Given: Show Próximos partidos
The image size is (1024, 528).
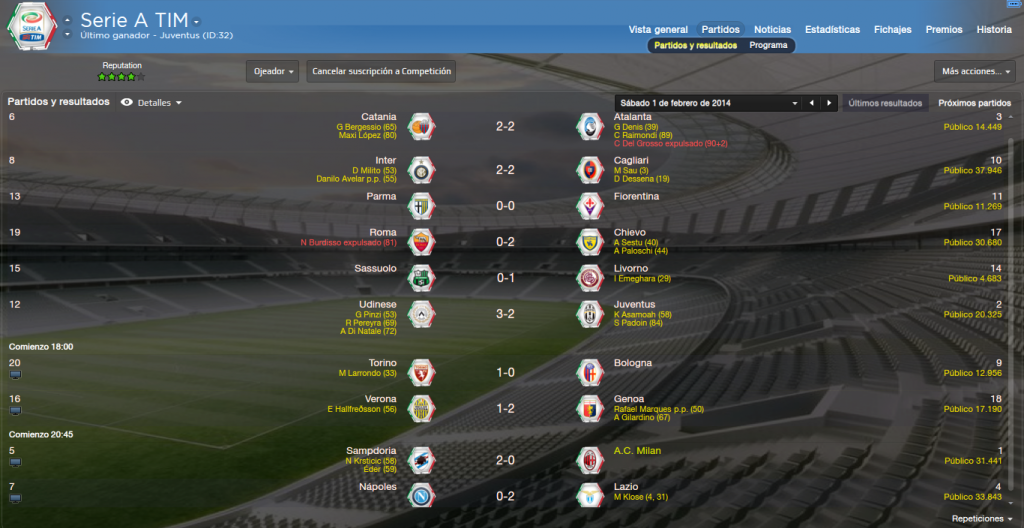Looking at the screenshot, I should [974, 103].
